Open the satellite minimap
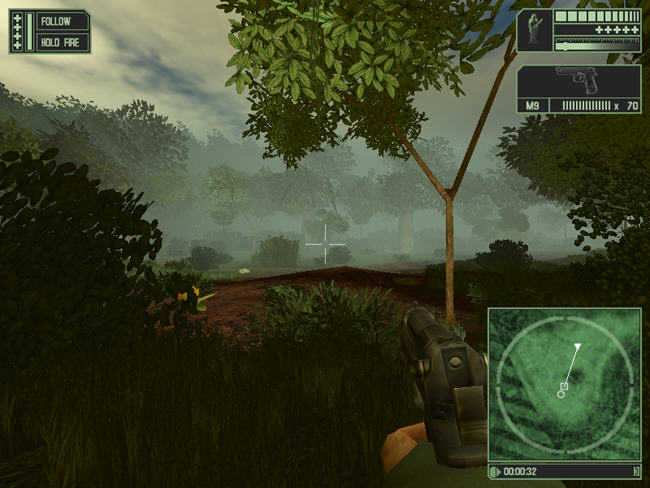The width and height of the screenshot is (650, 488). [x=564, y=384]
